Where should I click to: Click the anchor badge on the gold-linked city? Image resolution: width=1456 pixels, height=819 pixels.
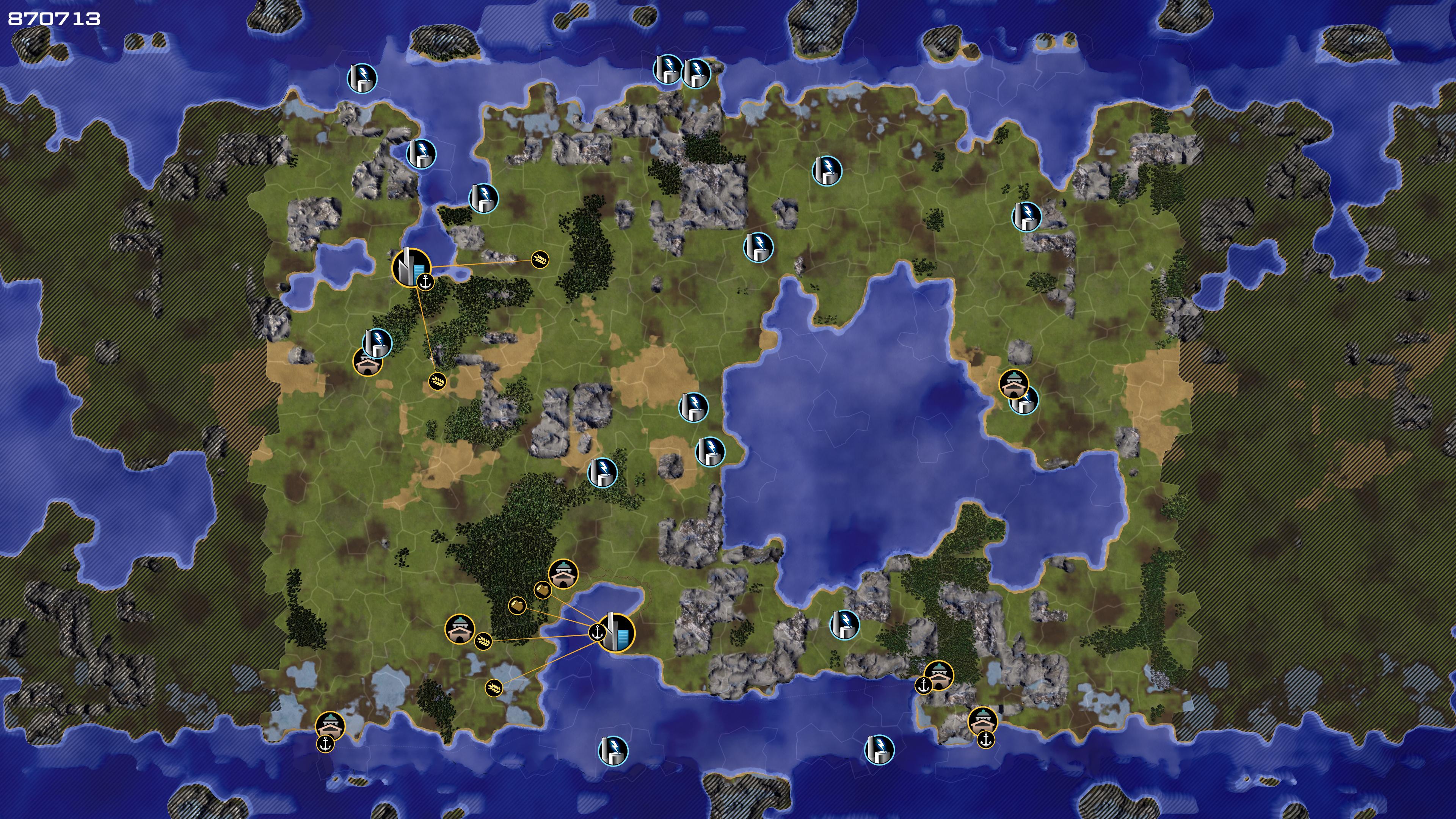(x=598, y=632)
